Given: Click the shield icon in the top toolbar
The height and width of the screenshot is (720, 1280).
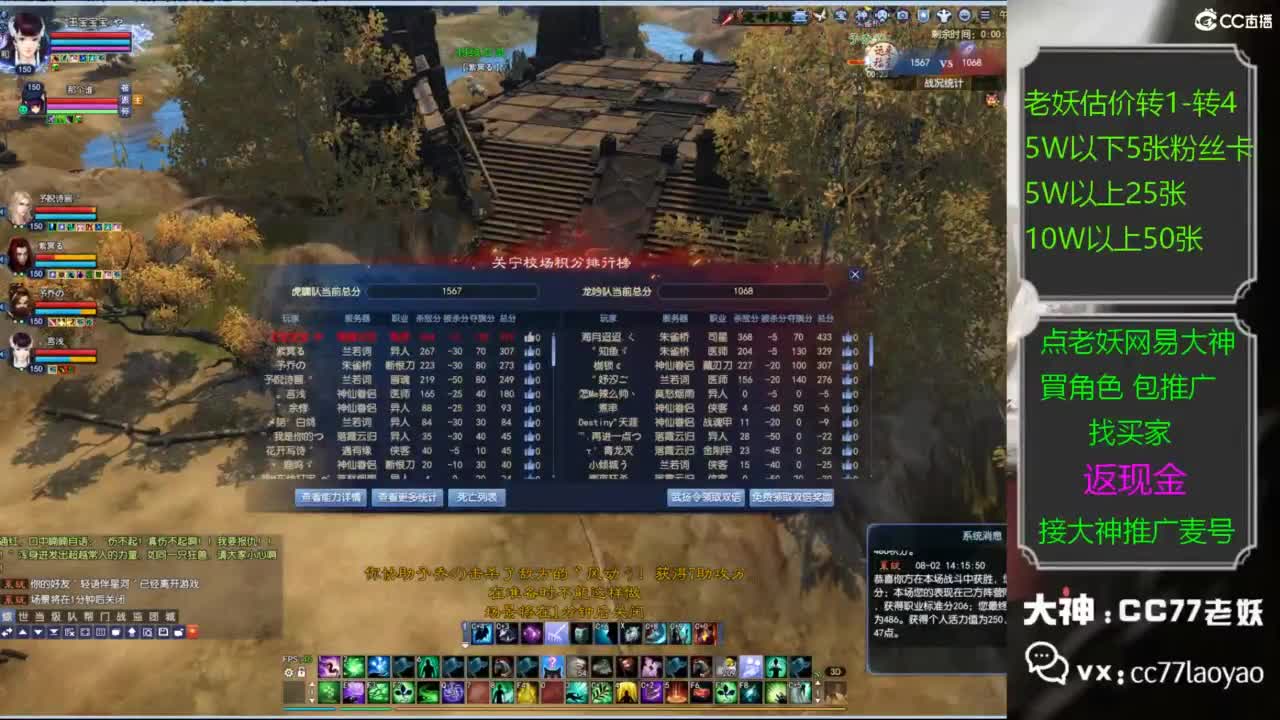Looking at the screenshot, I should coord(923,15).
